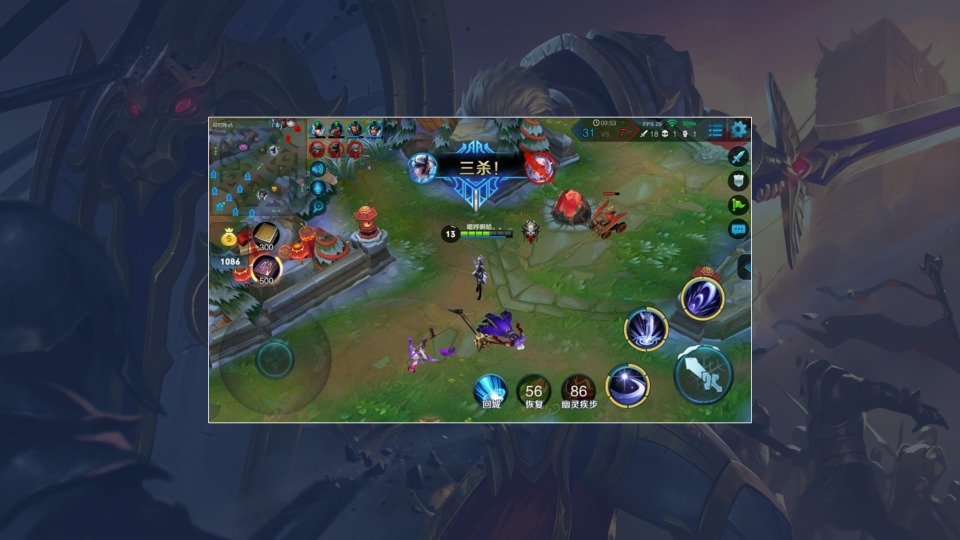Screen dimensions: 960x540
Task: Send the sword attack signal
Action: (x=738, y=157)
